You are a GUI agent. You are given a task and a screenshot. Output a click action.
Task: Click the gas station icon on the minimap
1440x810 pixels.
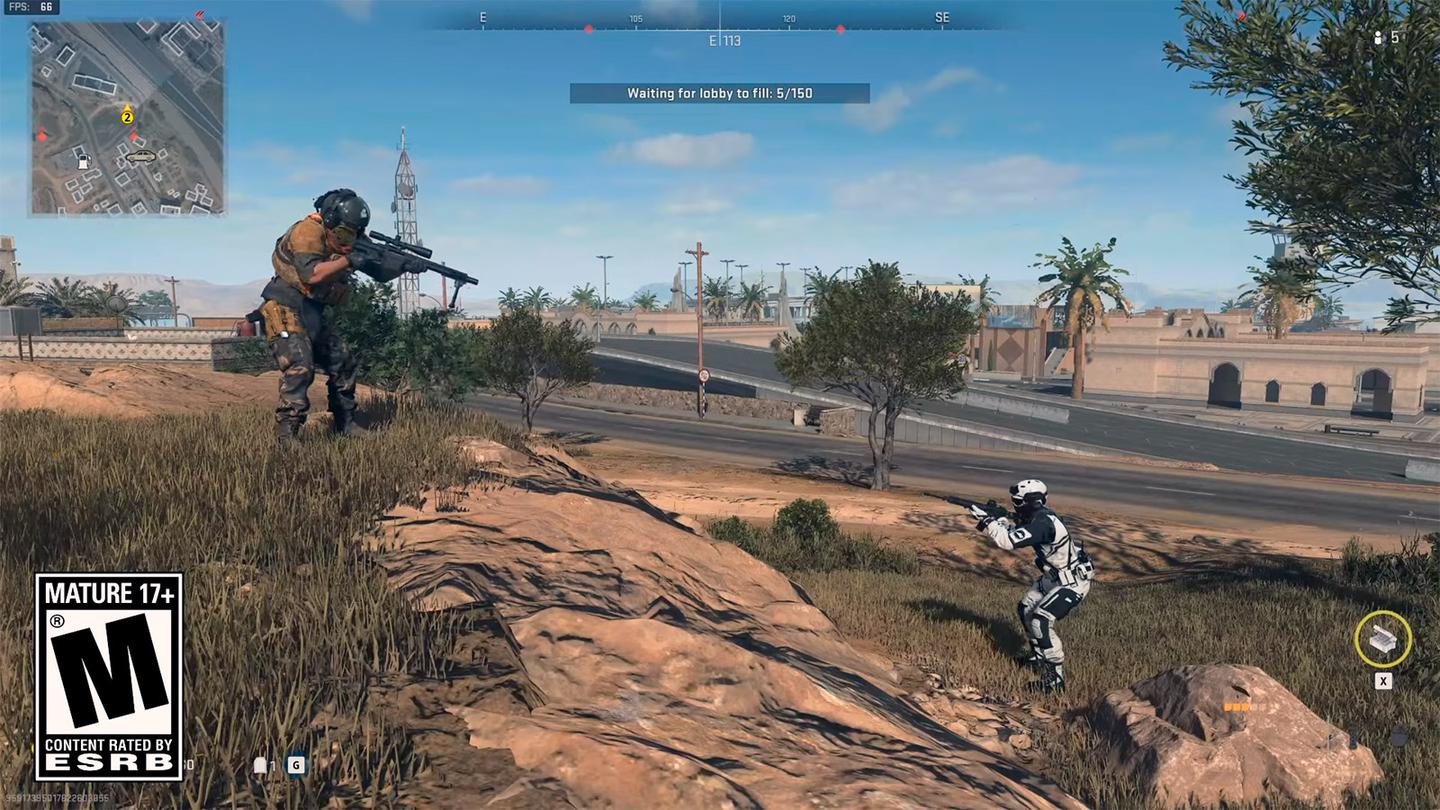point(84,160)
